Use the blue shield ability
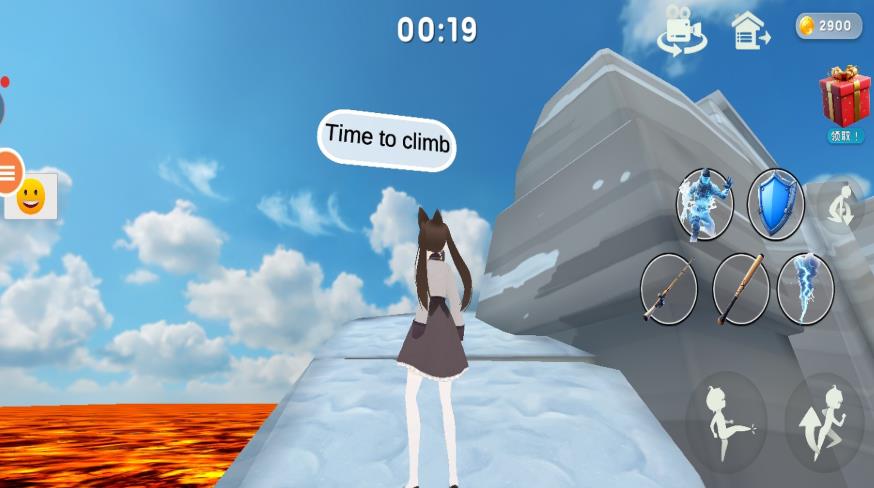The image size is (874, 488). (775, 204)
